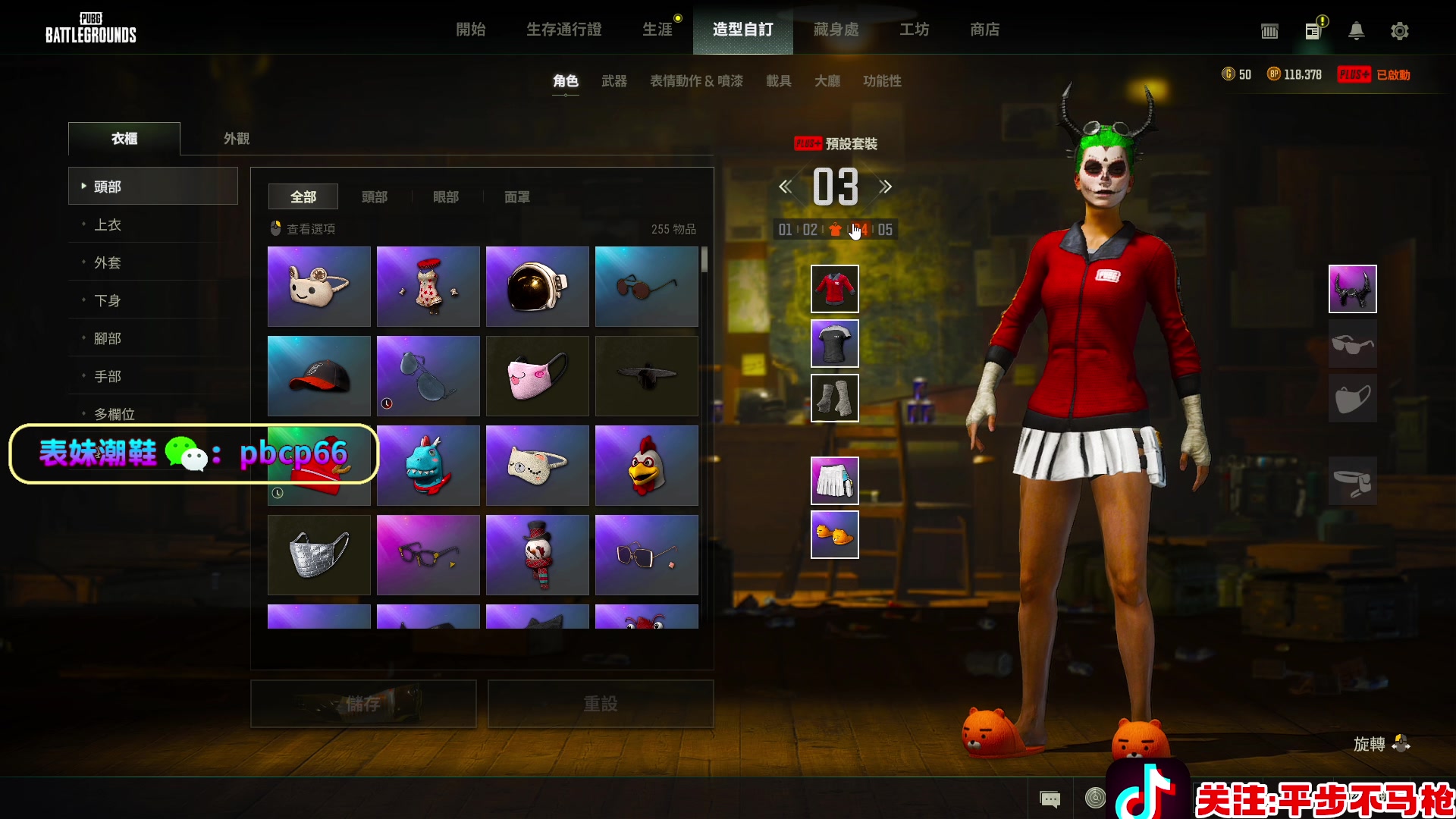This screenshot has width=1456, height=819.
Task: Pick the blue dinosaur hood
Action: point(428,466)
